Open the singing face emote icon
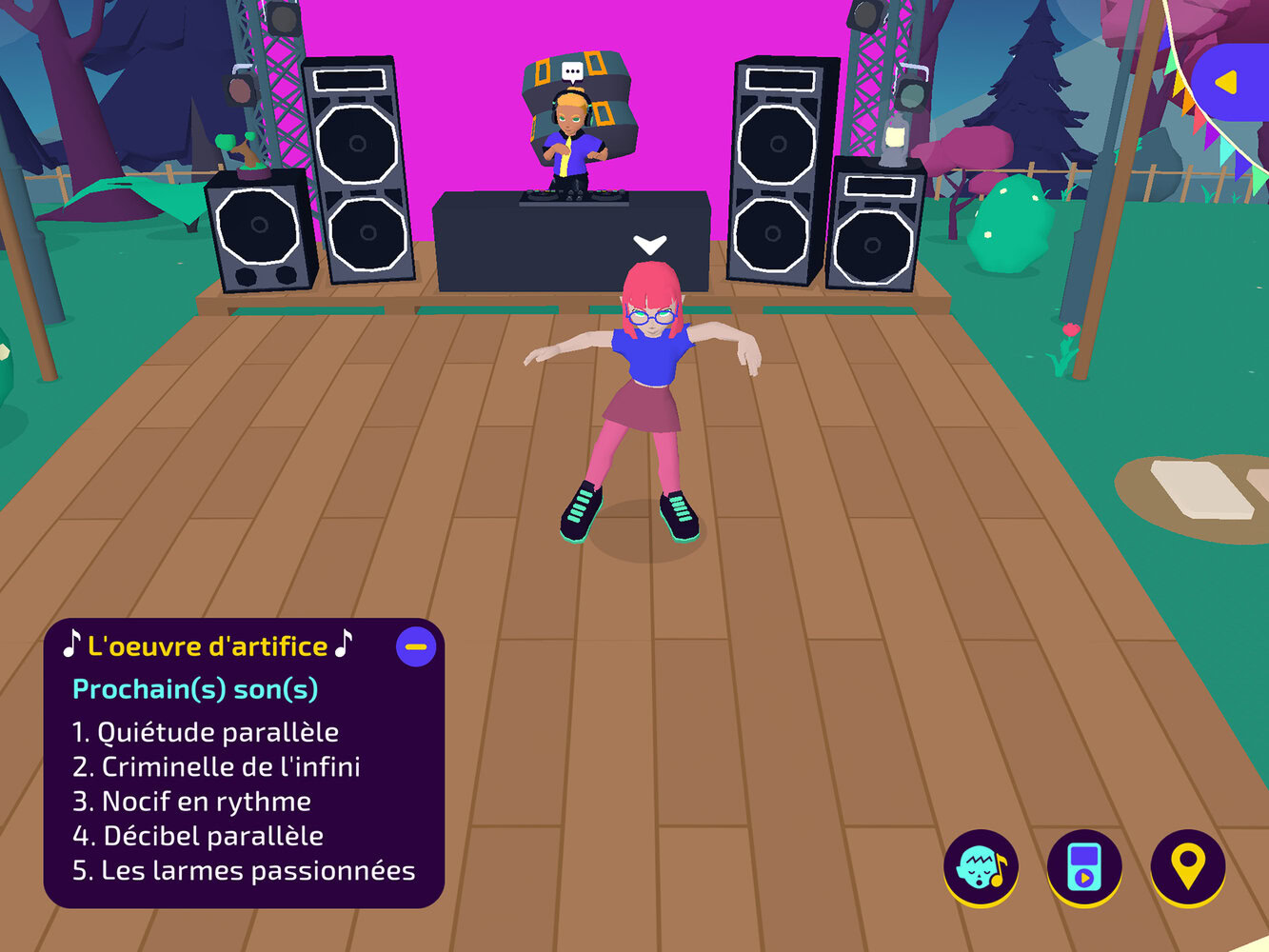This screenshot has height=952, width=1269. click(981, 866)
